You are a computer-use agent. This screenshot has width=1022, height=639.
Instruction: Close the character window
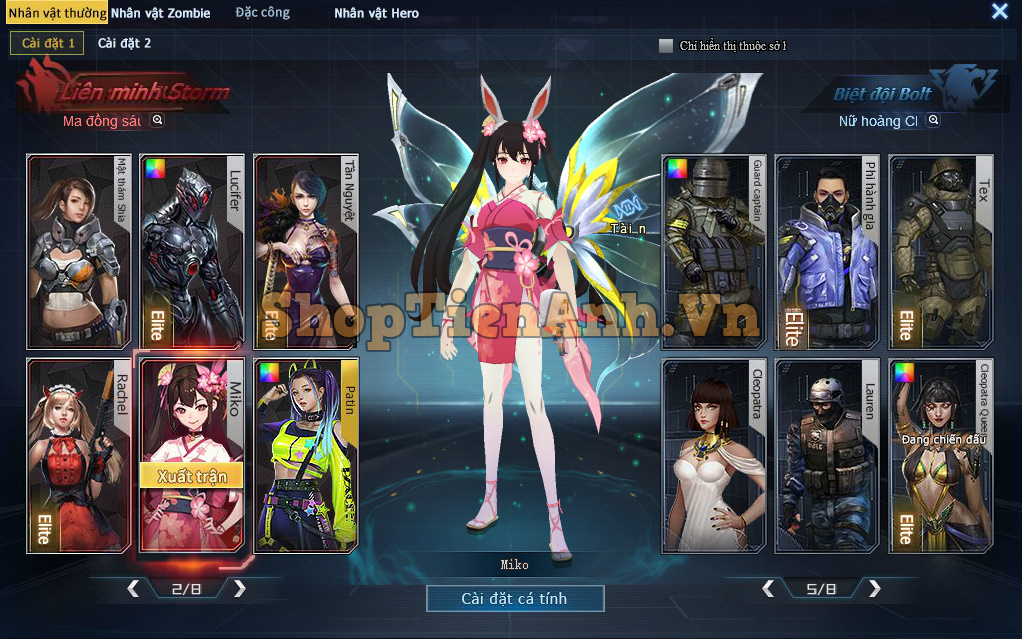999,11
